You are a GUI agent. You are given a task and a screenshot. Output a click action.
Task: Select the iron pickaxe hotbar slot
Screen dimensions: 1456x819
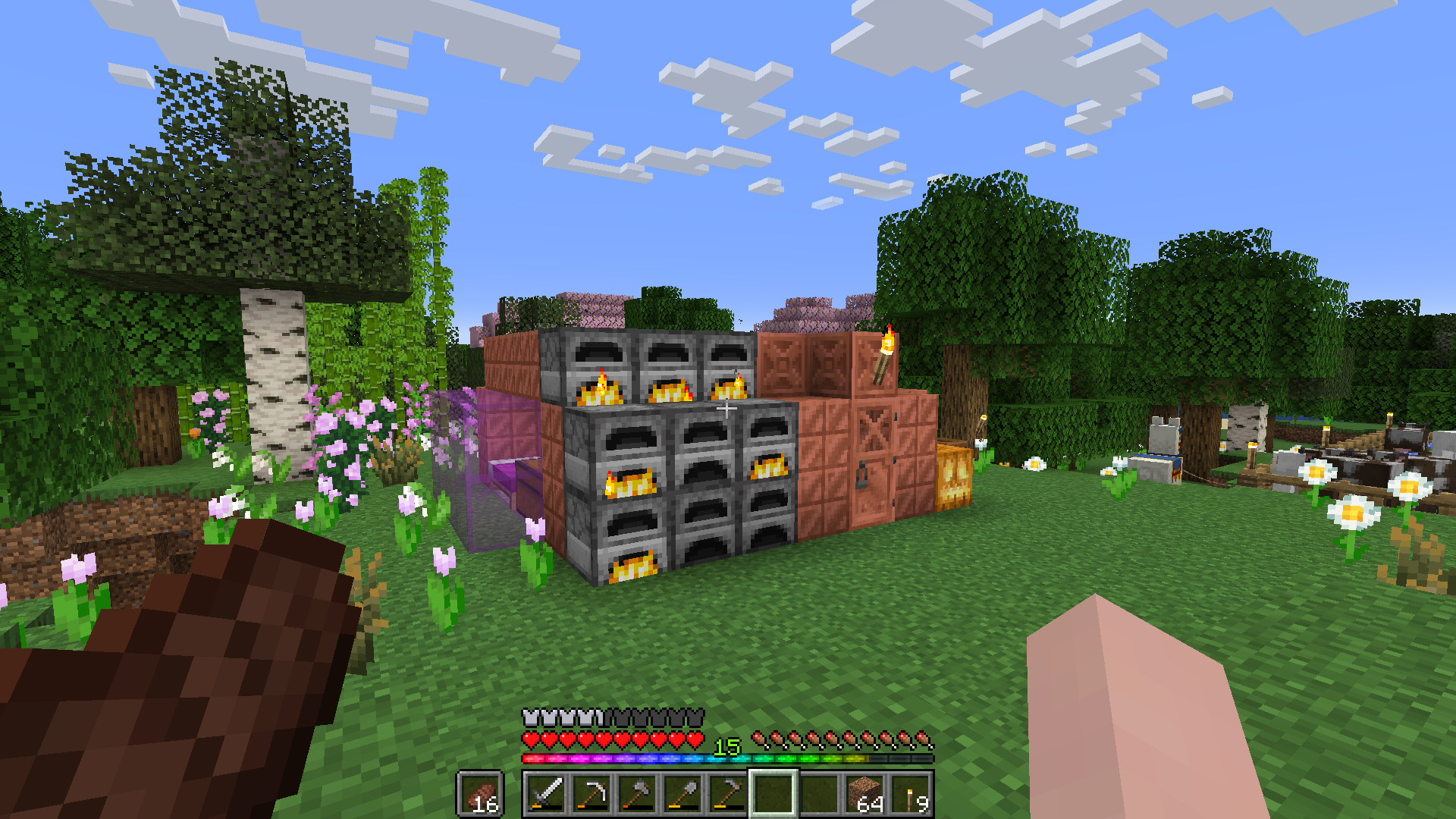(591, 794)
